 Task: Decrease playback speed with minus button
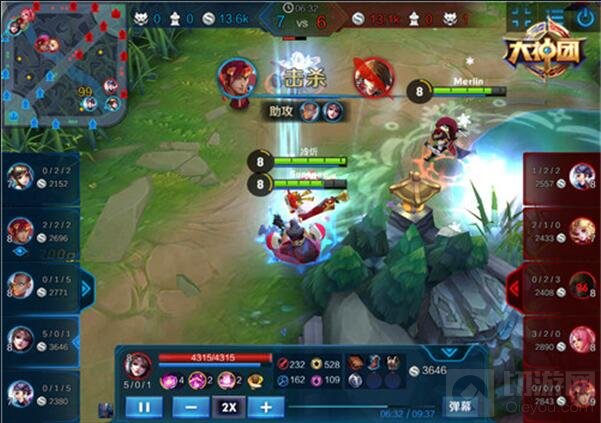coord(191,407)
